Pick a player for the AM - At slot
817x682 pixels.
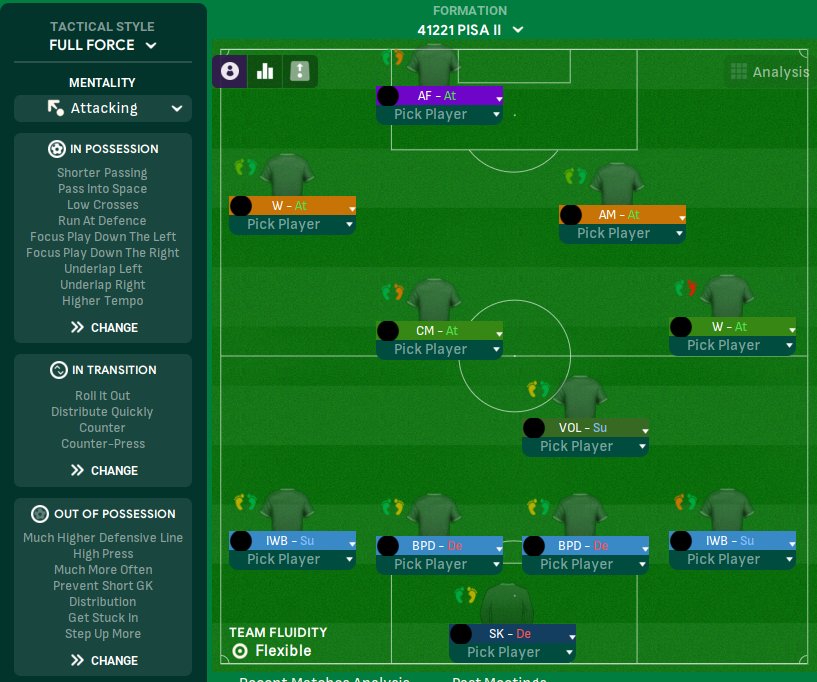tap(622, 233)
